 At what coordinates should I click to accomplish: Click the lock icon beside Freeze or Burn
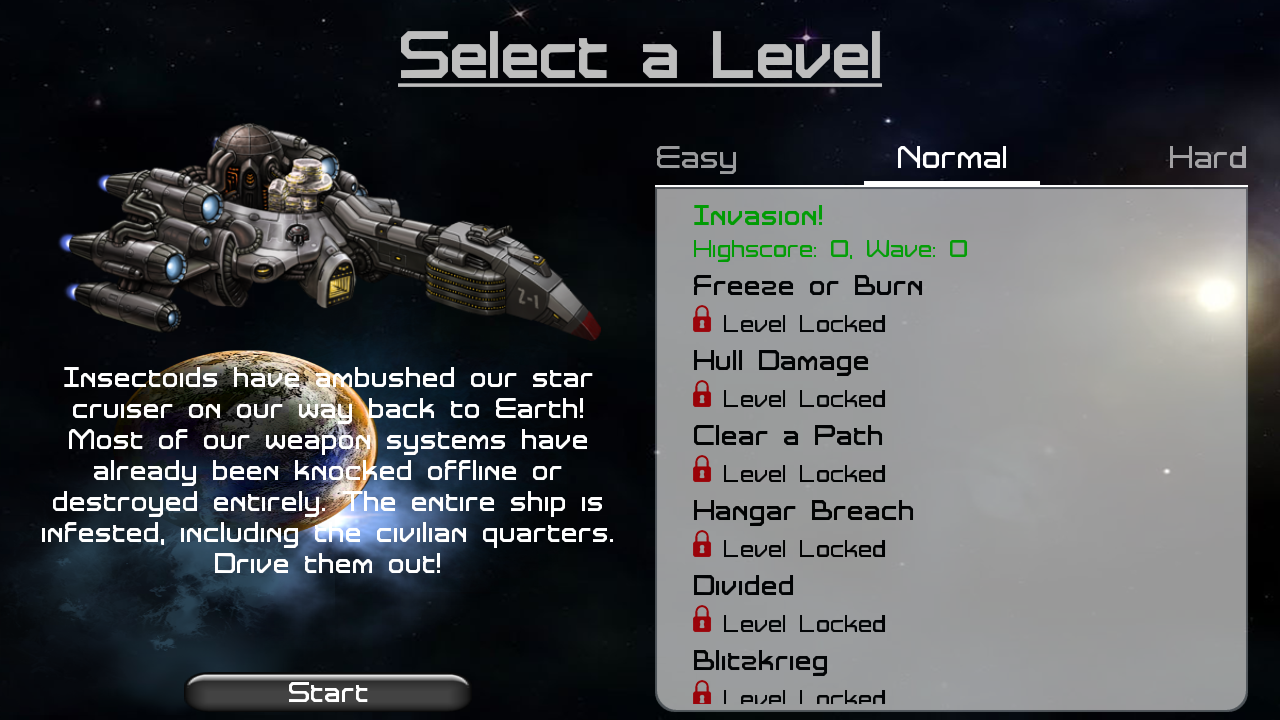tap(702, 318)
